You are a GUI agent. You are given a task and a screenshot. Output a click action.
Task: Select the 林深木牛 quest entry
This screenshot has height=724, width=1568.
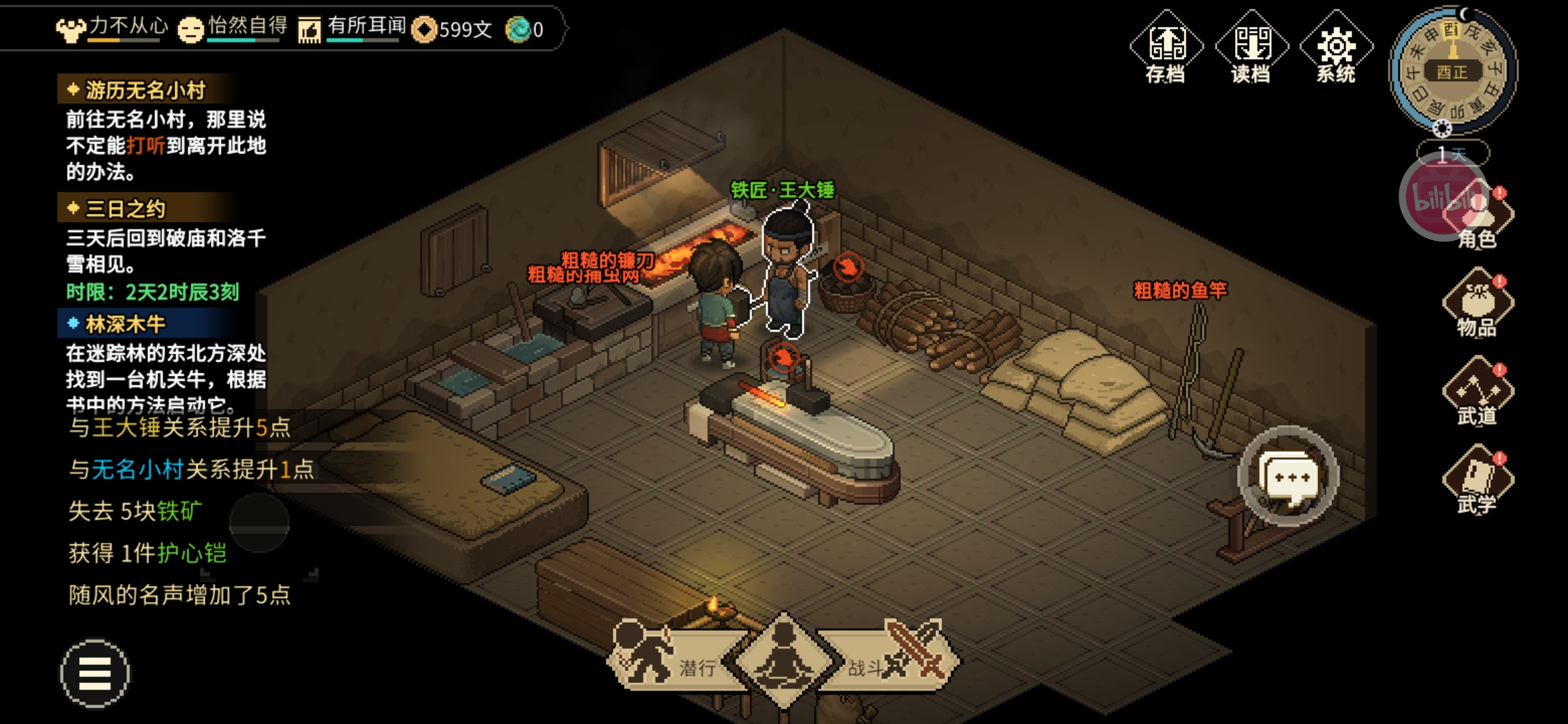coord(125,324)
